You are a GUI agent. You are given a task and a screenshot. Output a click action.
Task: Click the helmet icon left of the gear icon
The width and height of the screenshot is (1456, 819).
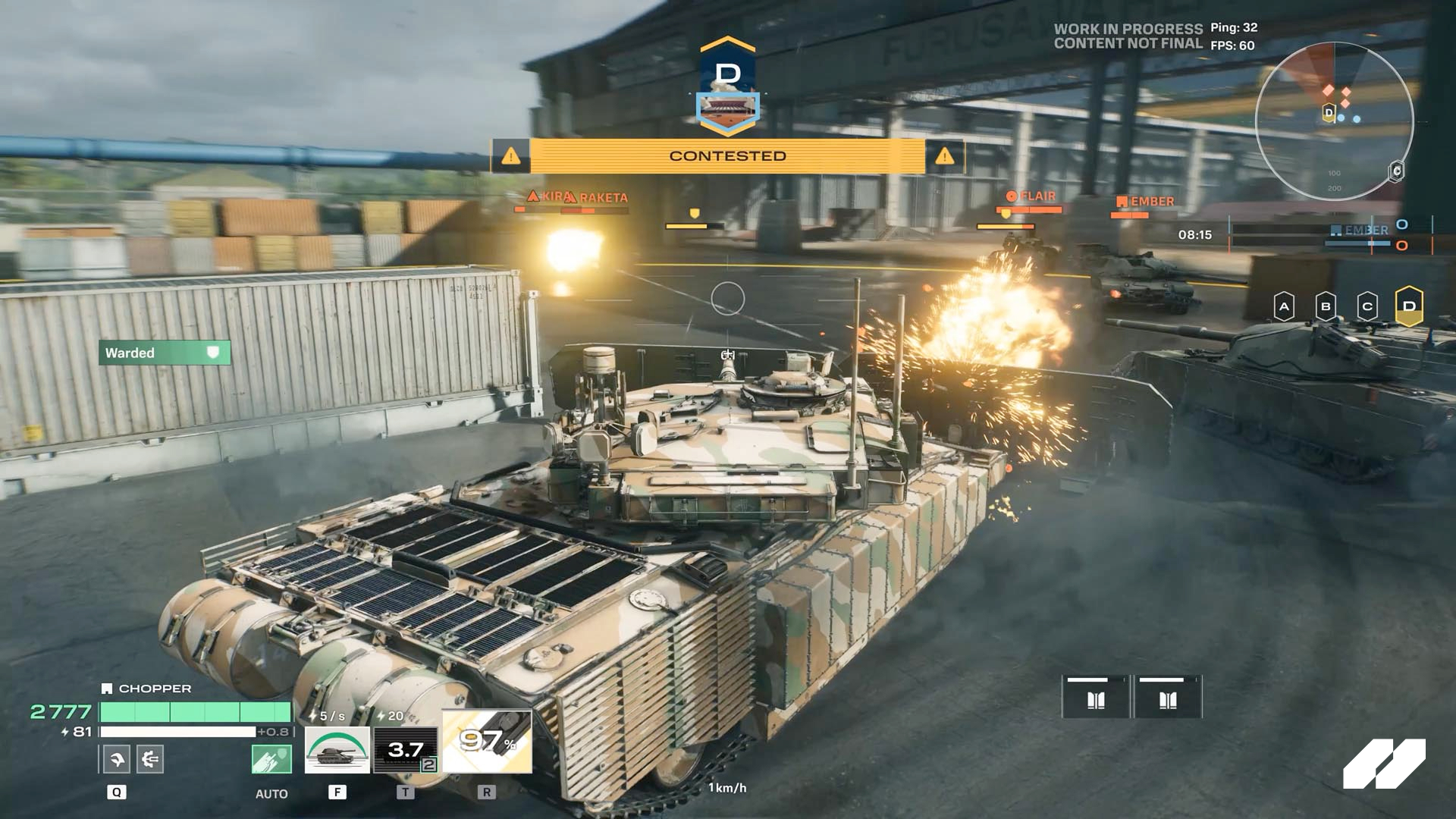tap(115, 758)
